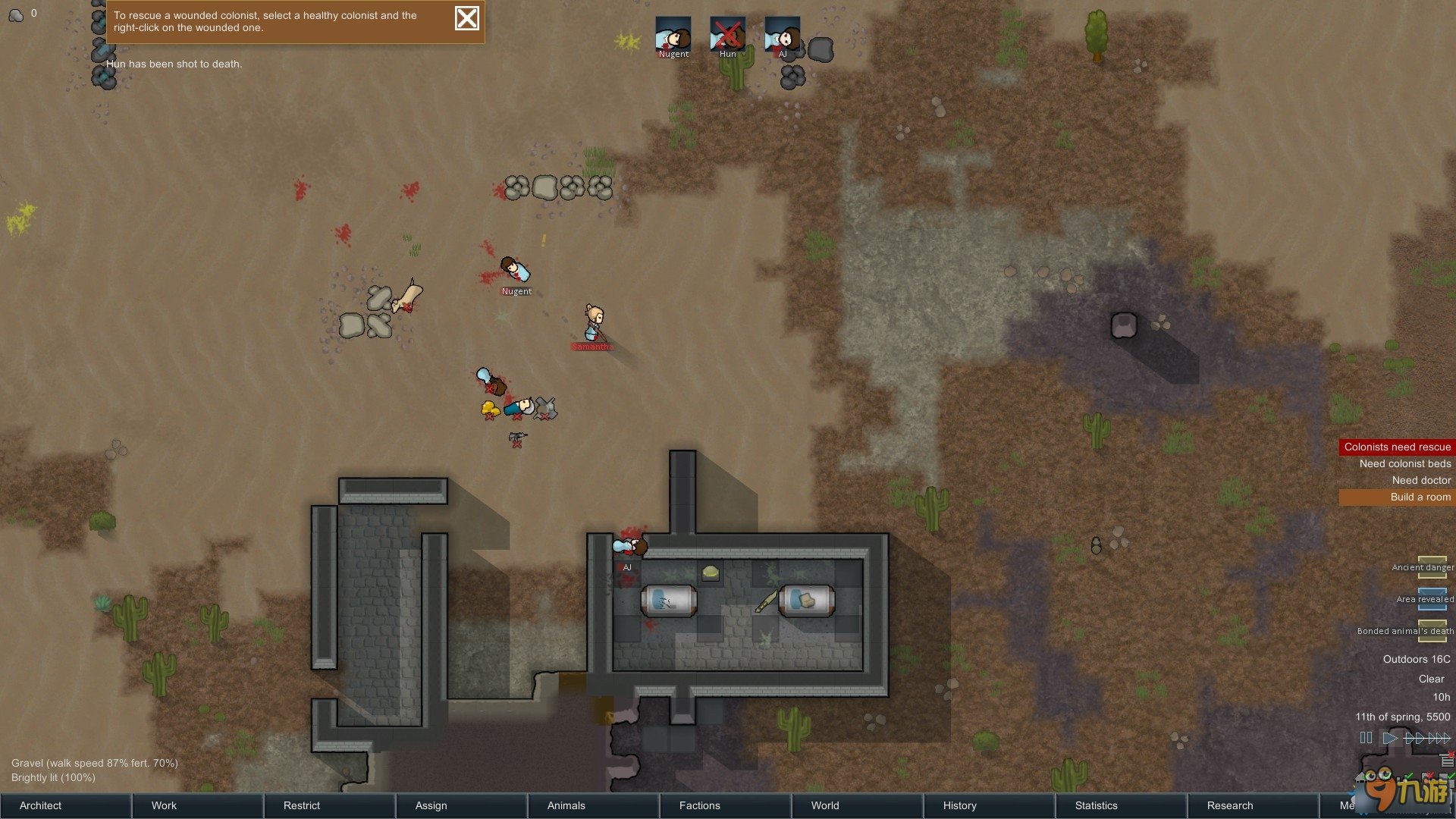Select dead colonist Hun's portrait
The width and height of the screenshot is (1456, 819).
[727, 35]
